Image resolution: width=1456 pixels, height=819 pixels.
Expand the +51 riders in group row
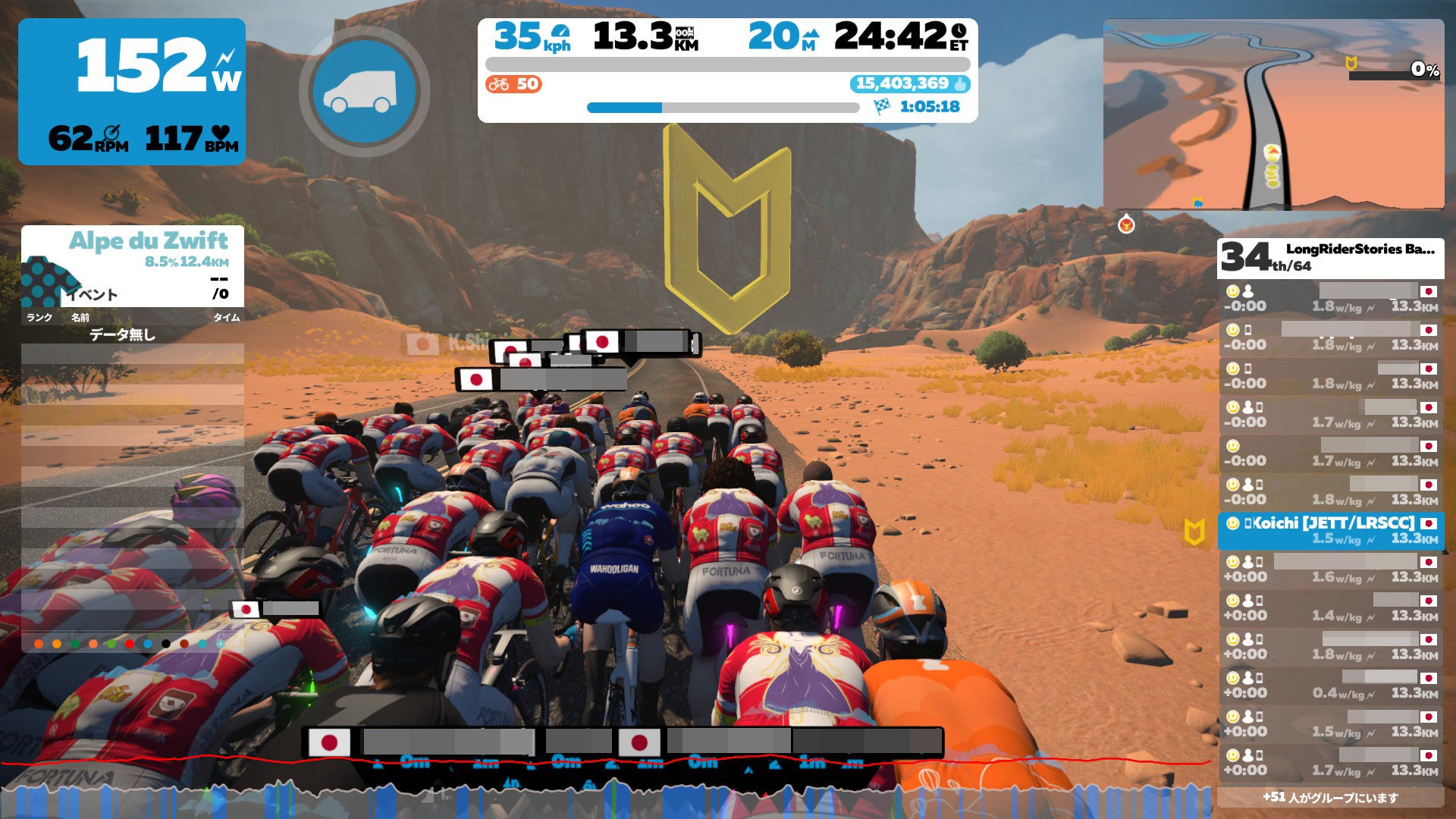pos(1330,797)
